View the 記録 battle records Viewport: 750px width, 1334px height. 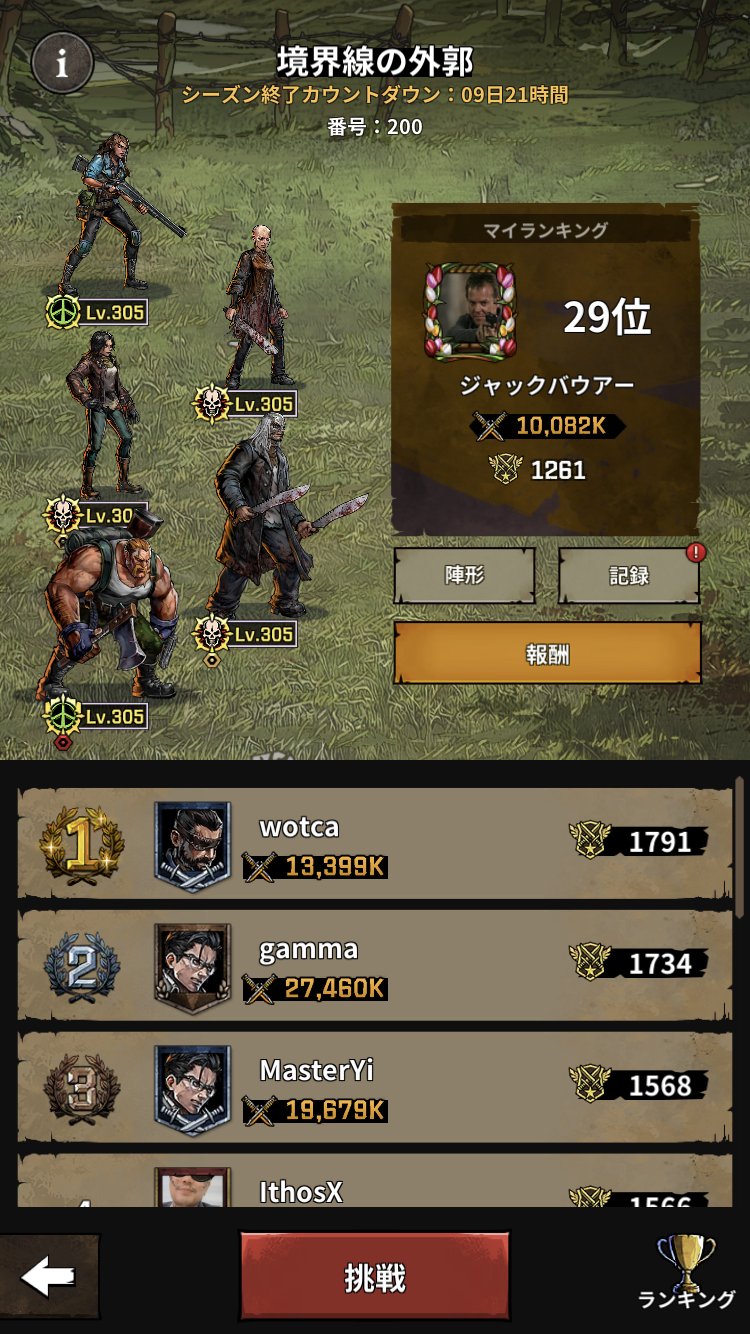coord(628,575)
